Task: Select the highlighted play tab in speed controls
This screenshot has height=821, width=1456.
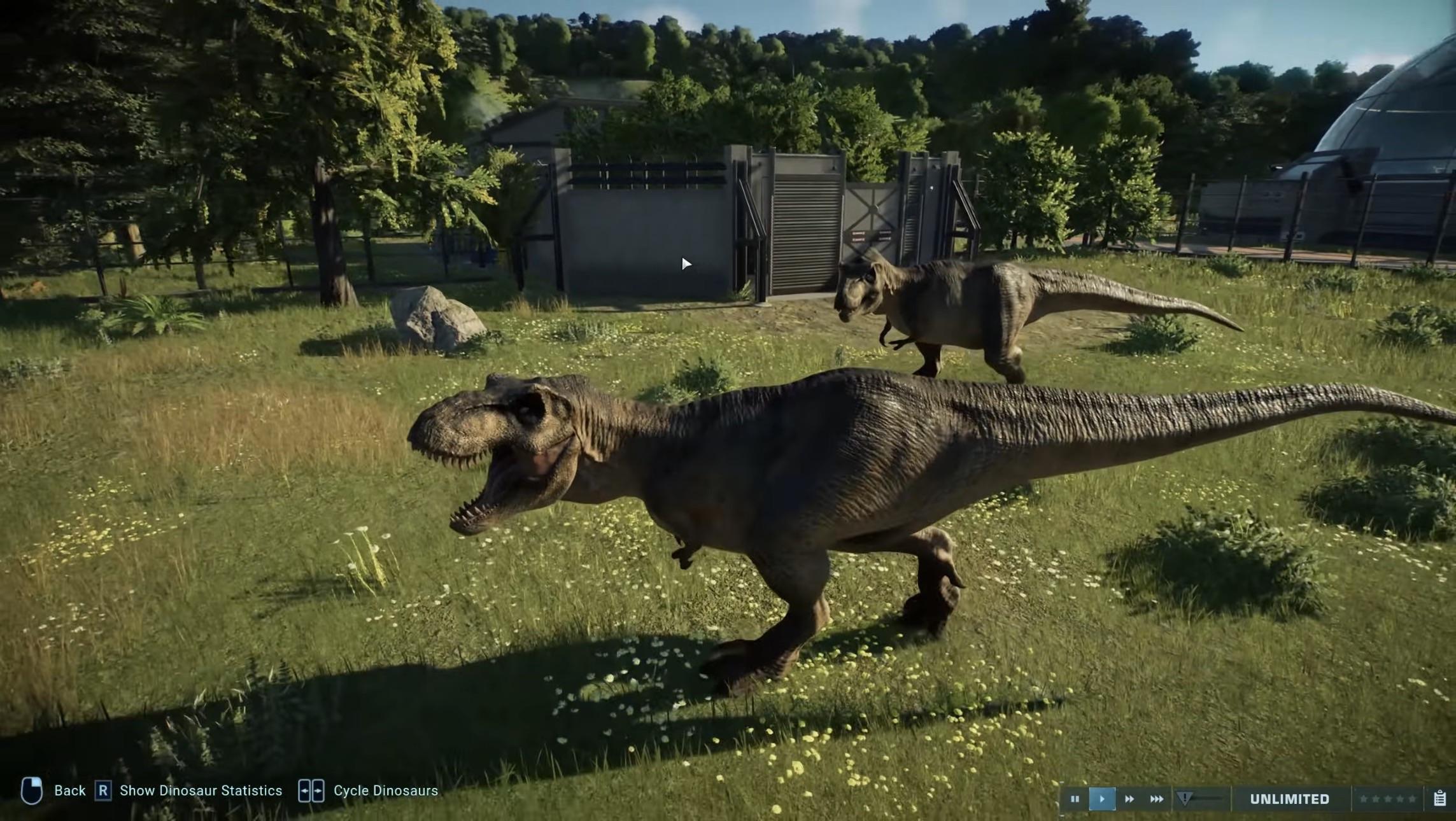Action: click(x=1102, y=798)
